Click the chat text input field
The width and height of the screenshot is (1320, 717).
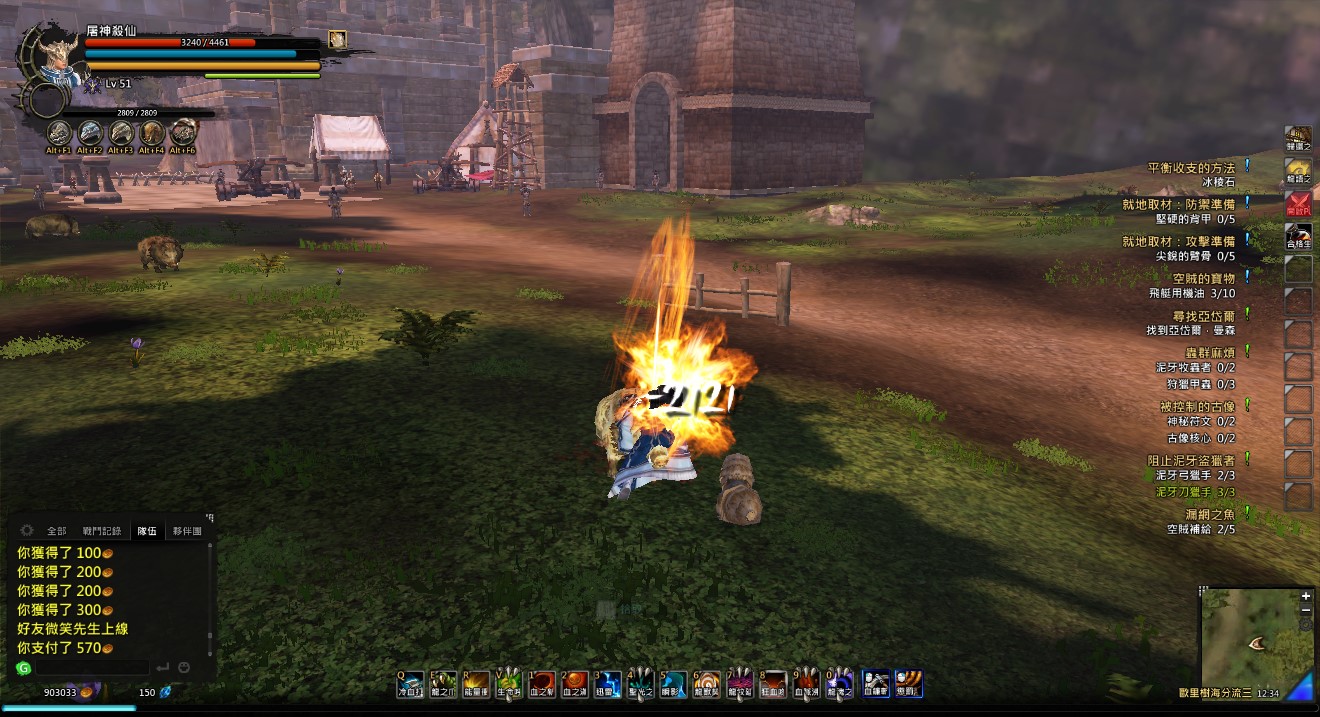[91, 667]
